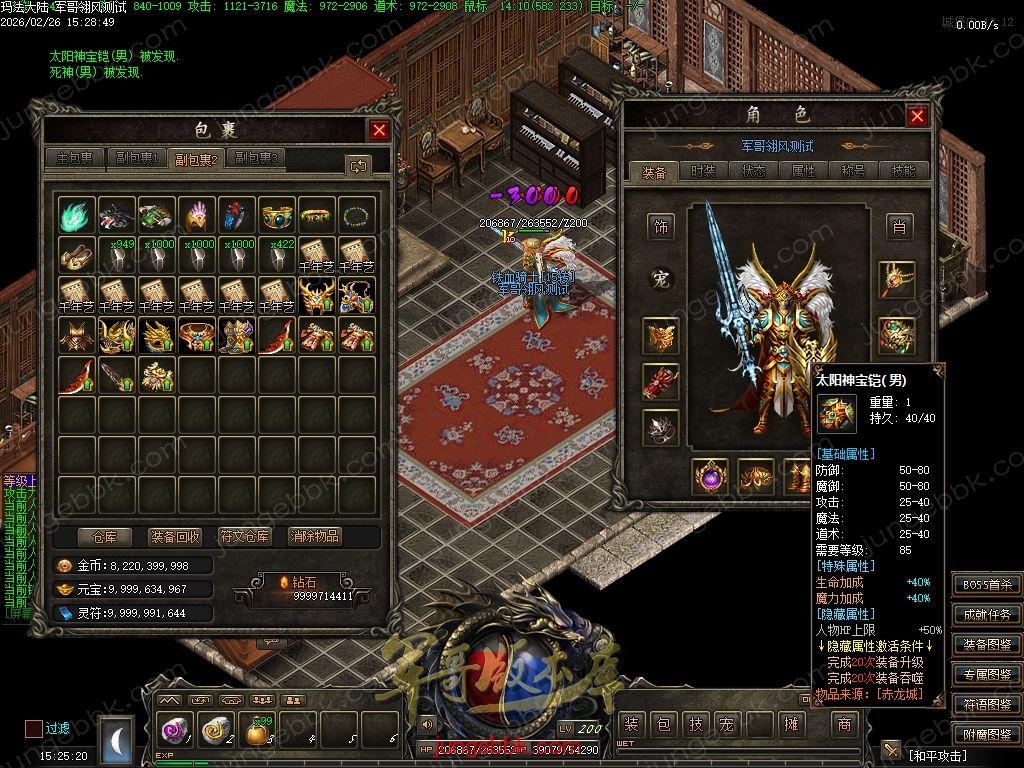Switch to the 时装 costume tab
Viewport: 1024px width, 768px height.
pyautogui.click(x=704, y=171)
